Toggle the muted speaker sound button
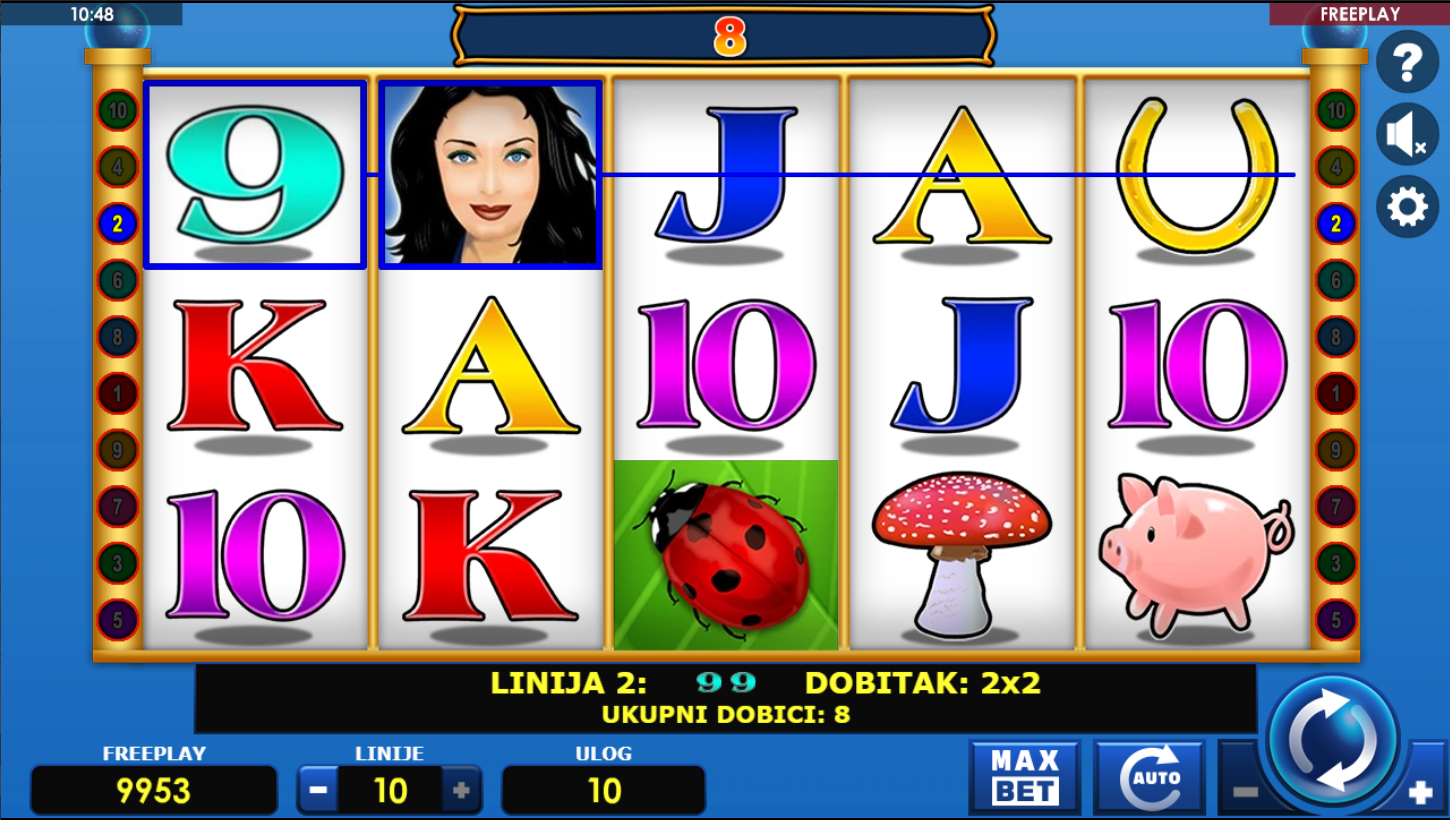 click(x=1407, y=135)
